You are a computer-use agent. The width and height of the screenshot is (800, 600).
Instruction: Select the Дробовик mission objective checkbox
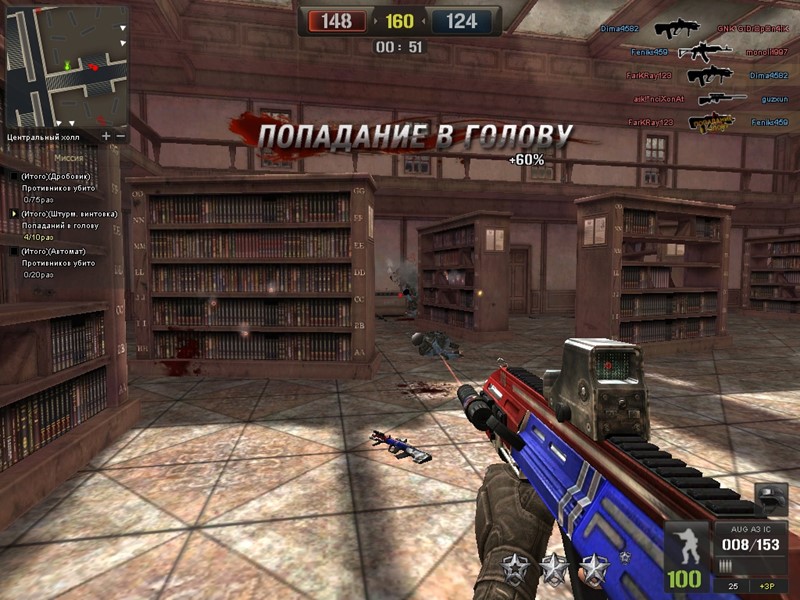(14, 177)
